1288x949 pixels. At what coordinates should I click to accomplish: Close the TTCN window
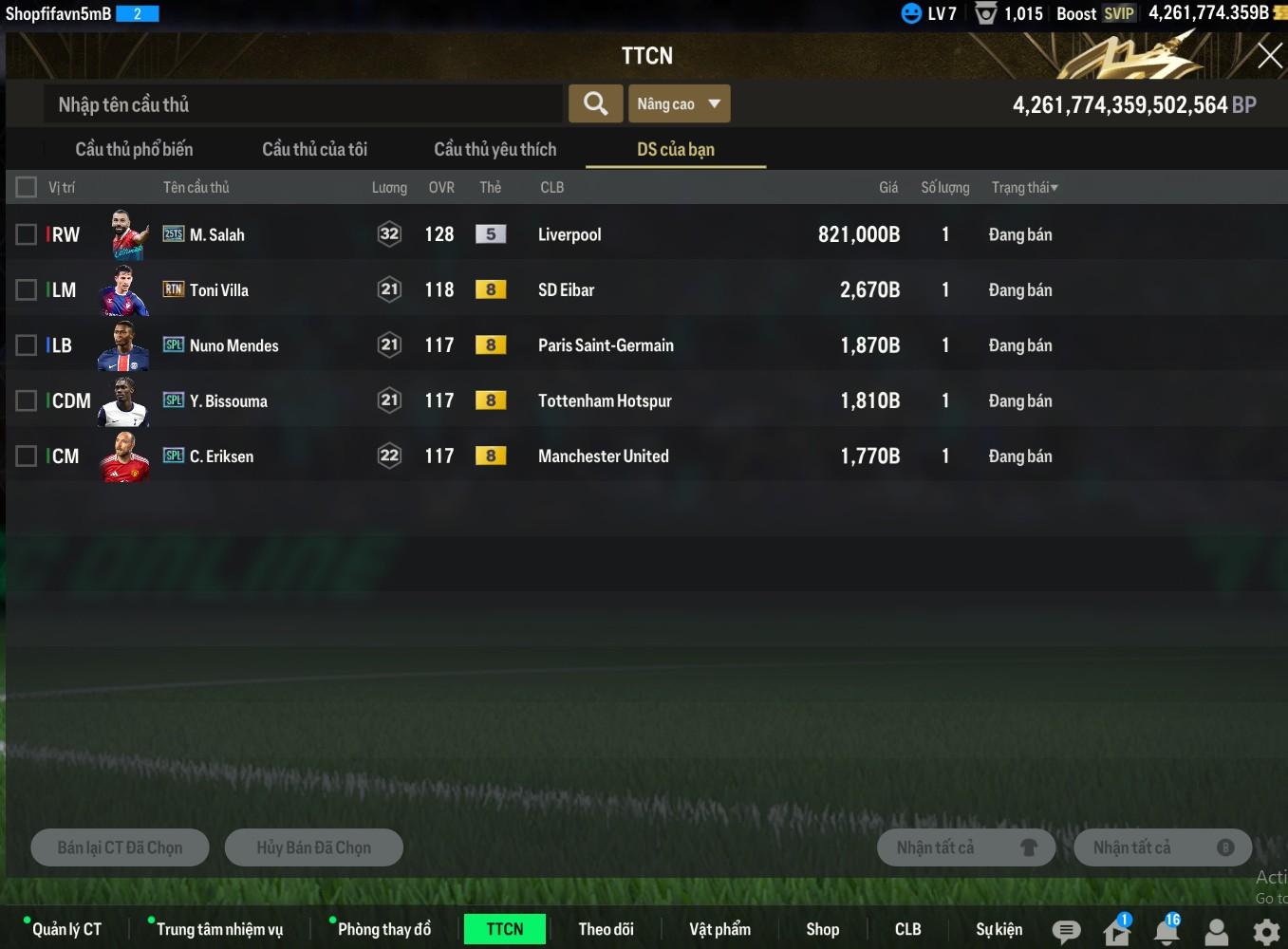(x=1269, y=56)
